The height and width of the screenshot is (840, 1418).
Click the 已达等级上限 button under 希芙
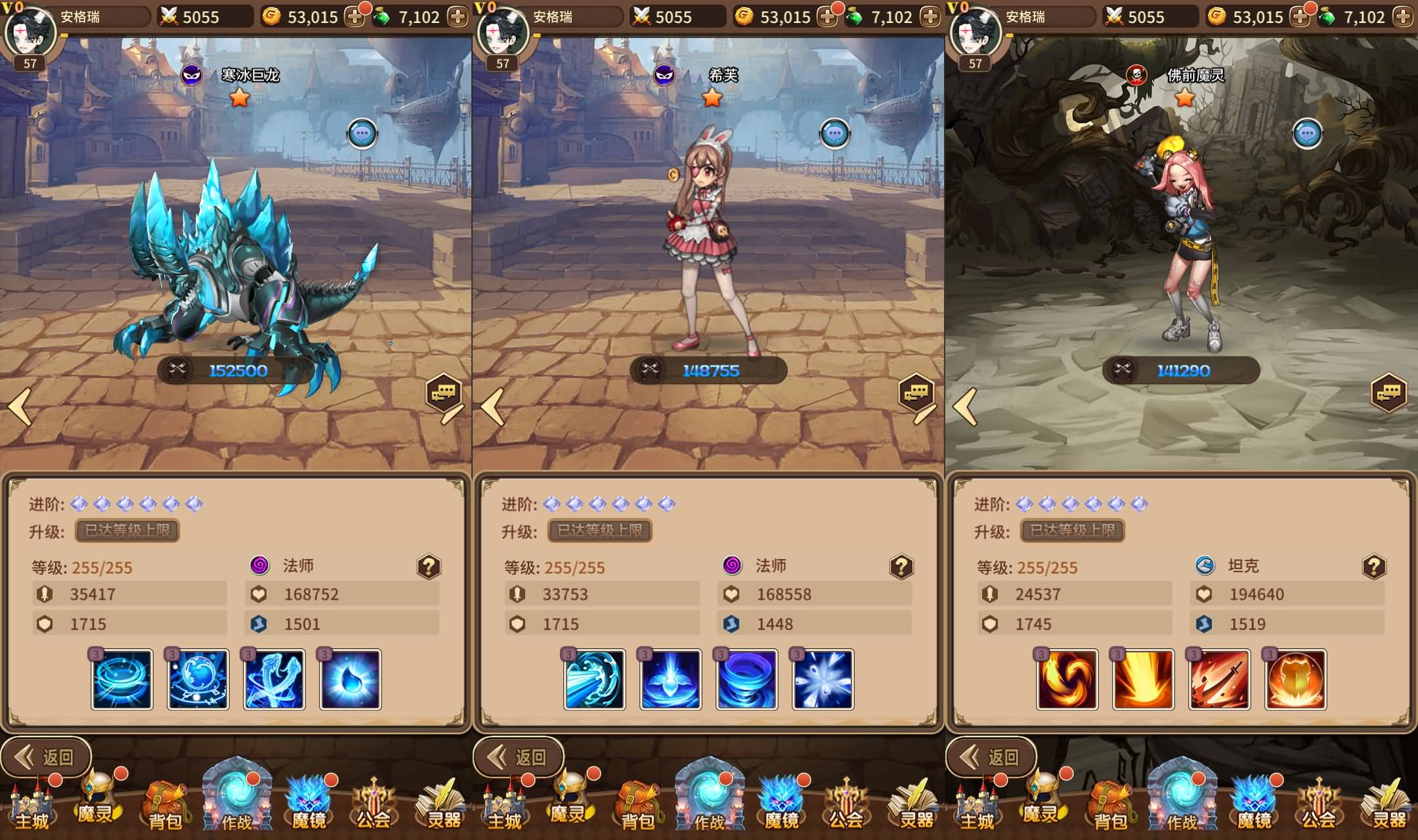click(x=600, y=530)
